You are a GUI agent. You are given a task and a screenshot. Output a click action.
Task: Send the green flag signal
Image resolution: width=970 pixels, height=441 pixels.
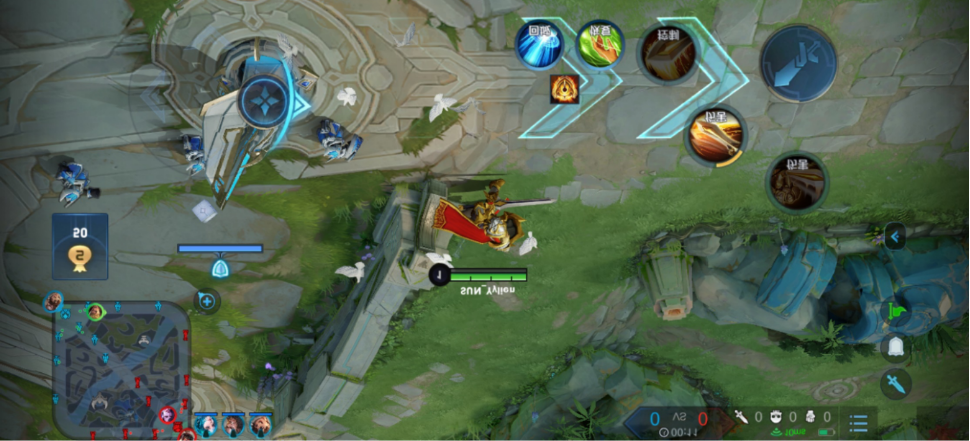pos(895,307)
